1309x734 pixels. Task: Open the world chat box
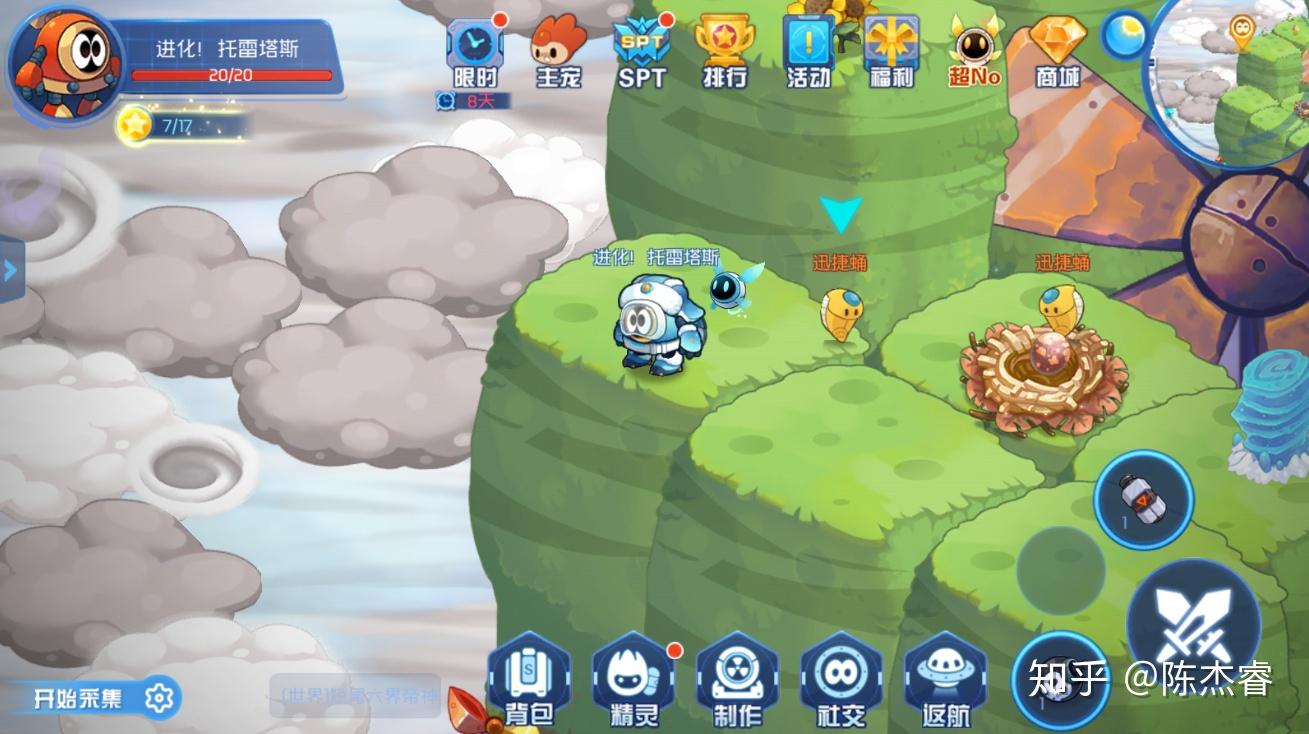pyautogui.click(x=355, y=696)
